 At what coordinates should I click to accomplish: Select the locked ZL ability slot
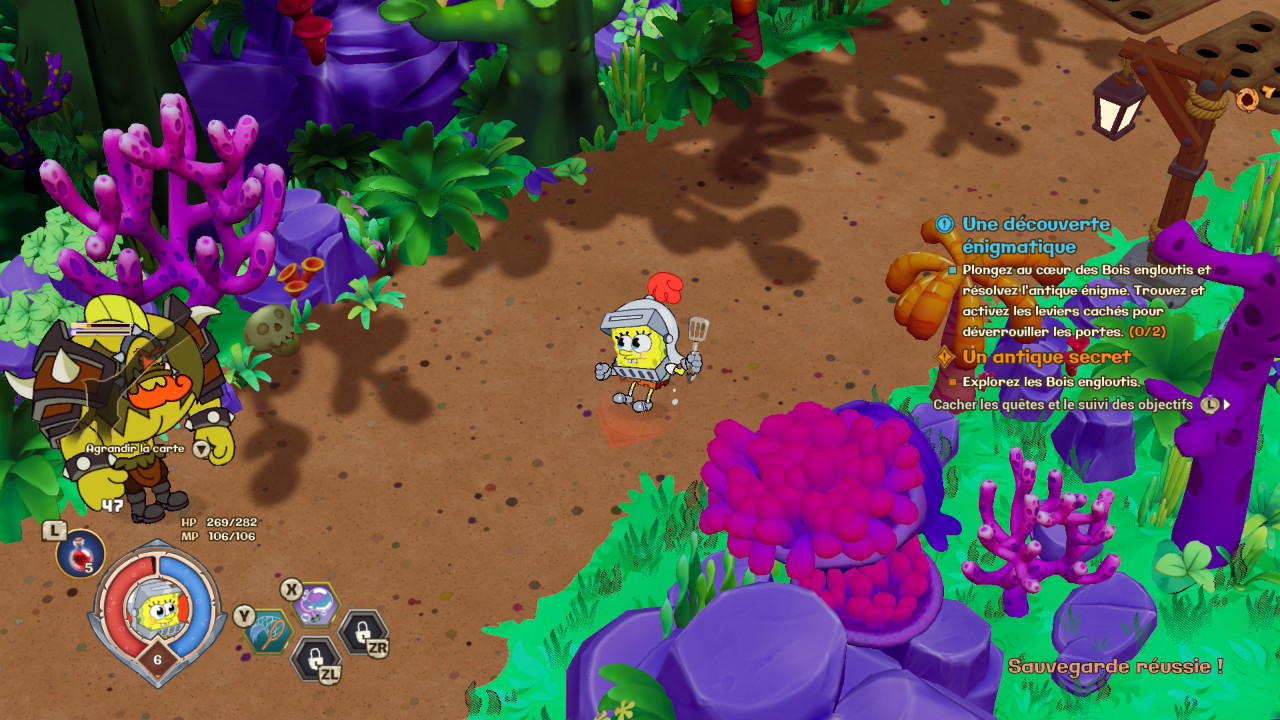click(315, 658)
